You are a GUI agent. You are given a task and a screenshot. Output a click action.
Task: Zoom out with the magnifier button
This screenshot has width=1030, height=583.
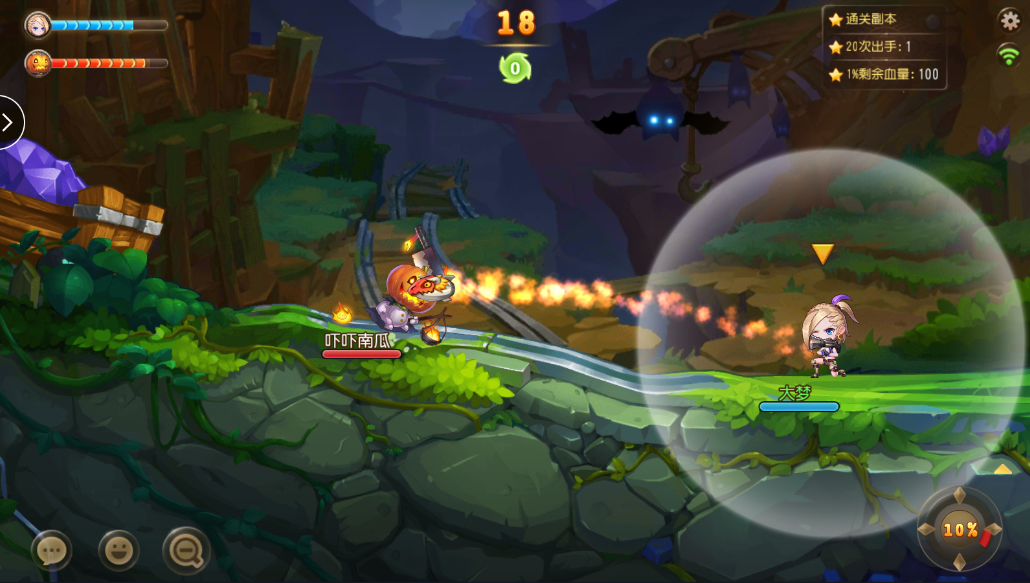(x=186, y=549)
